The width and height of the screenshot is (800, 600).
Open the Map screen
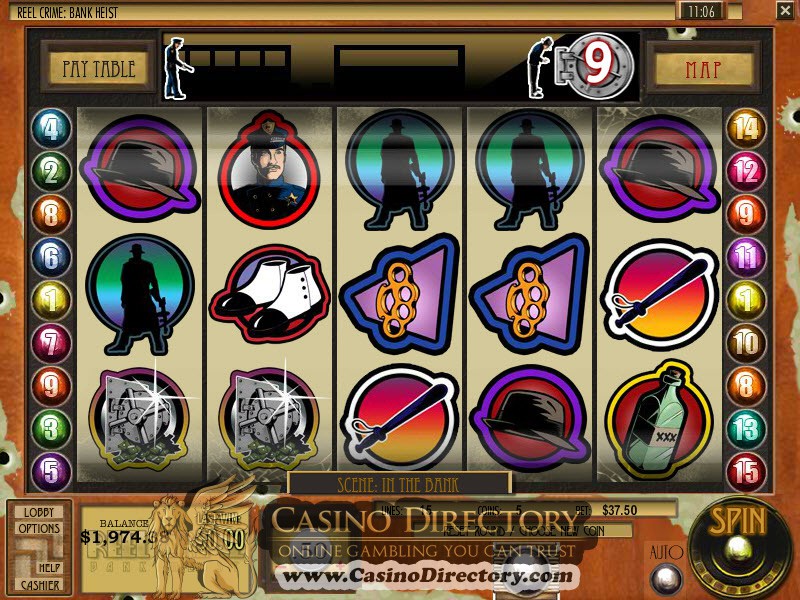pos(703,69)
